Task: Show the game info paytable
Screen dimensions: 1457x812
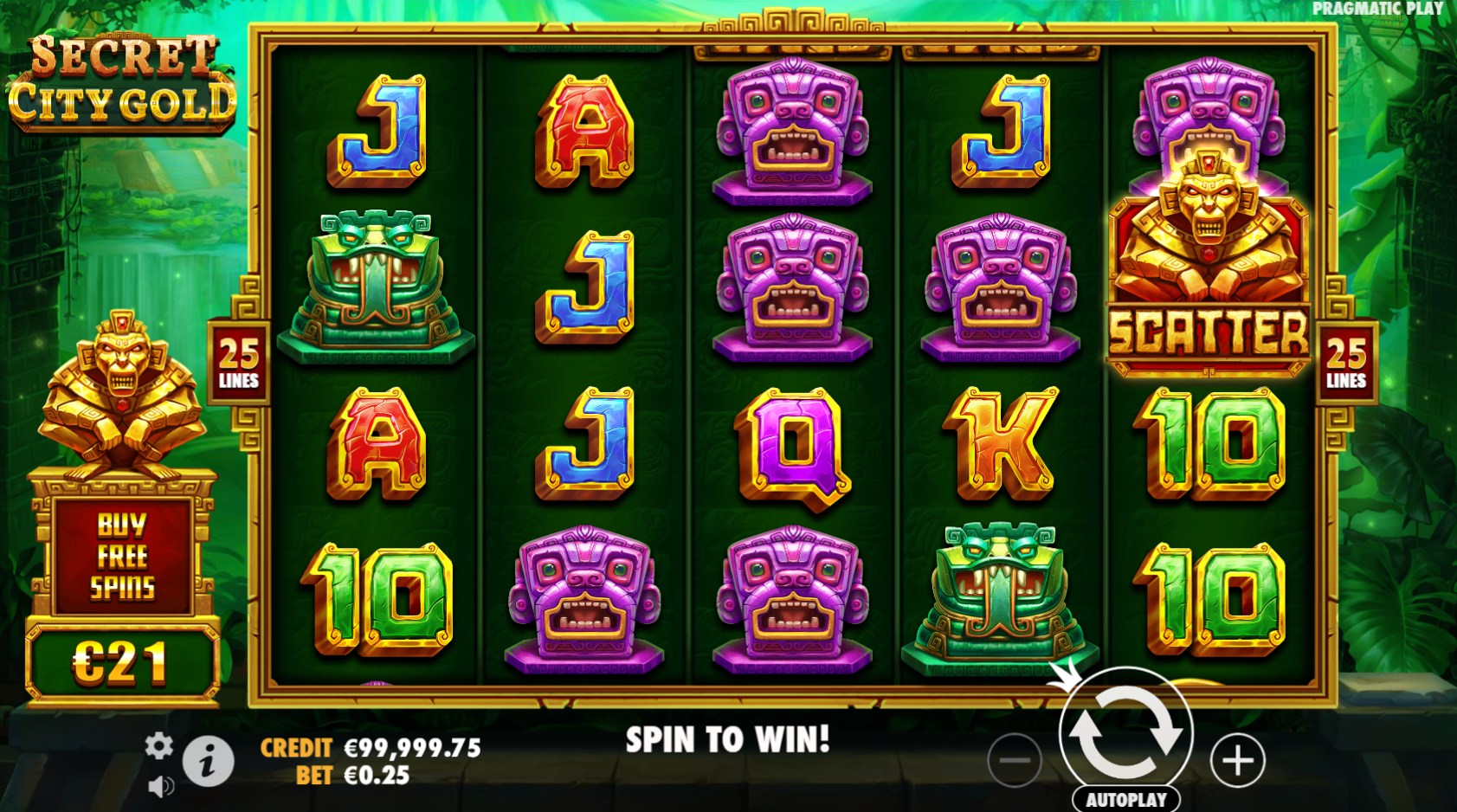Action: point(208,762)
